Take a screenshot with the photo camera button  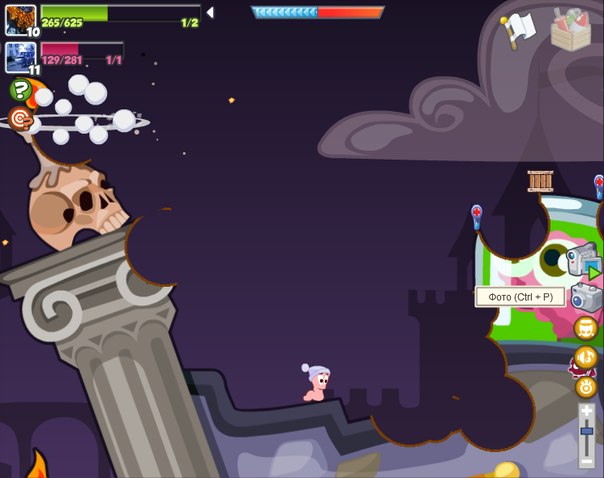(585, 296)
